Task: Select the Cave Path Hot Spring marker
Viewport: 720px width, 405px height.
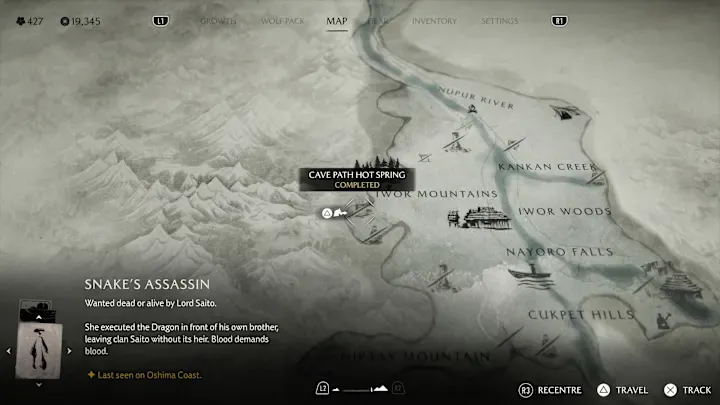Action: (326, 213)
